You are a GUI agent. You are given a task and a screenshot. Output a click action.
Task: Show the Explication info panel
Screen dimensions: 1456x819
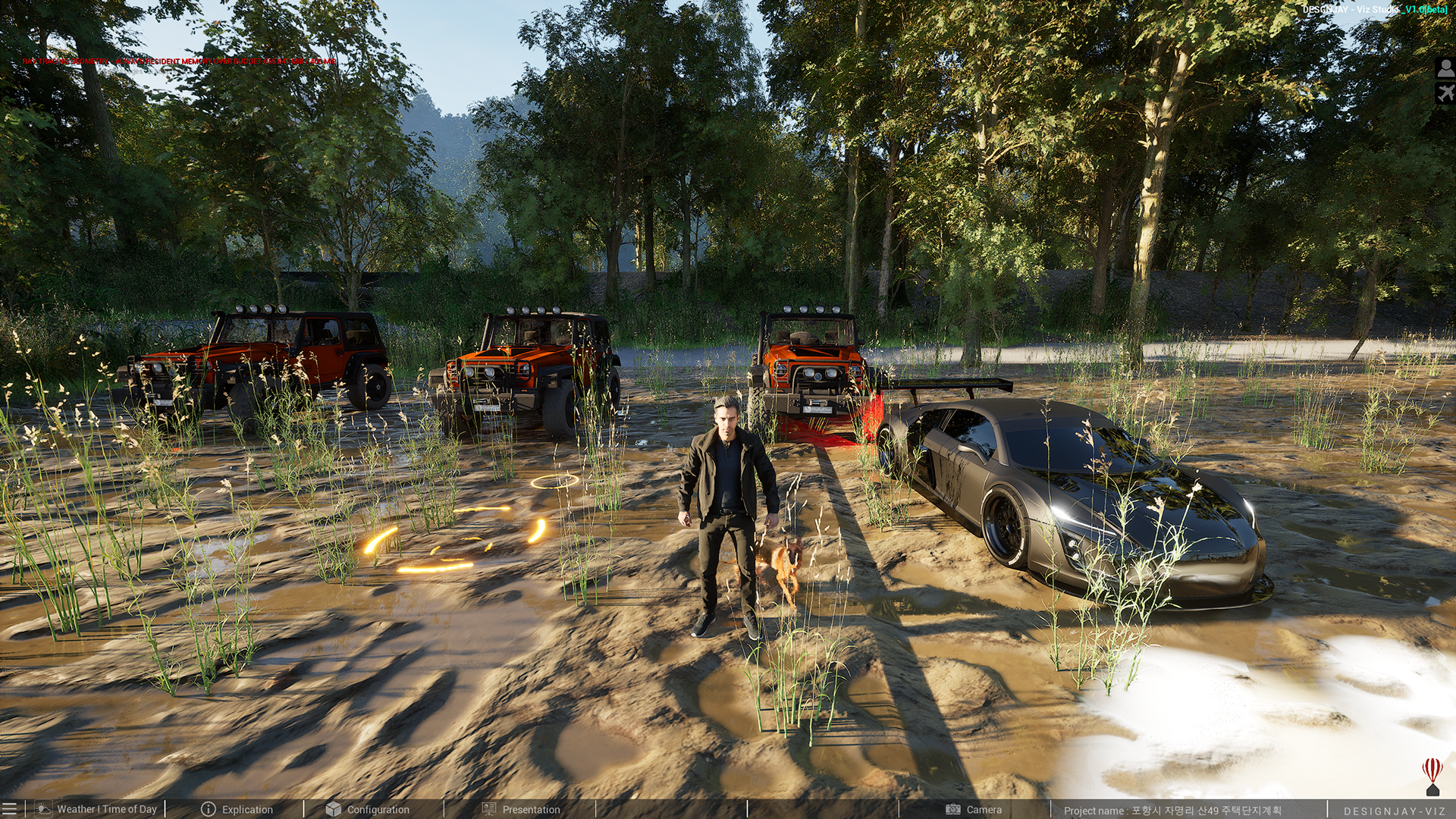(x=237, y=809)
